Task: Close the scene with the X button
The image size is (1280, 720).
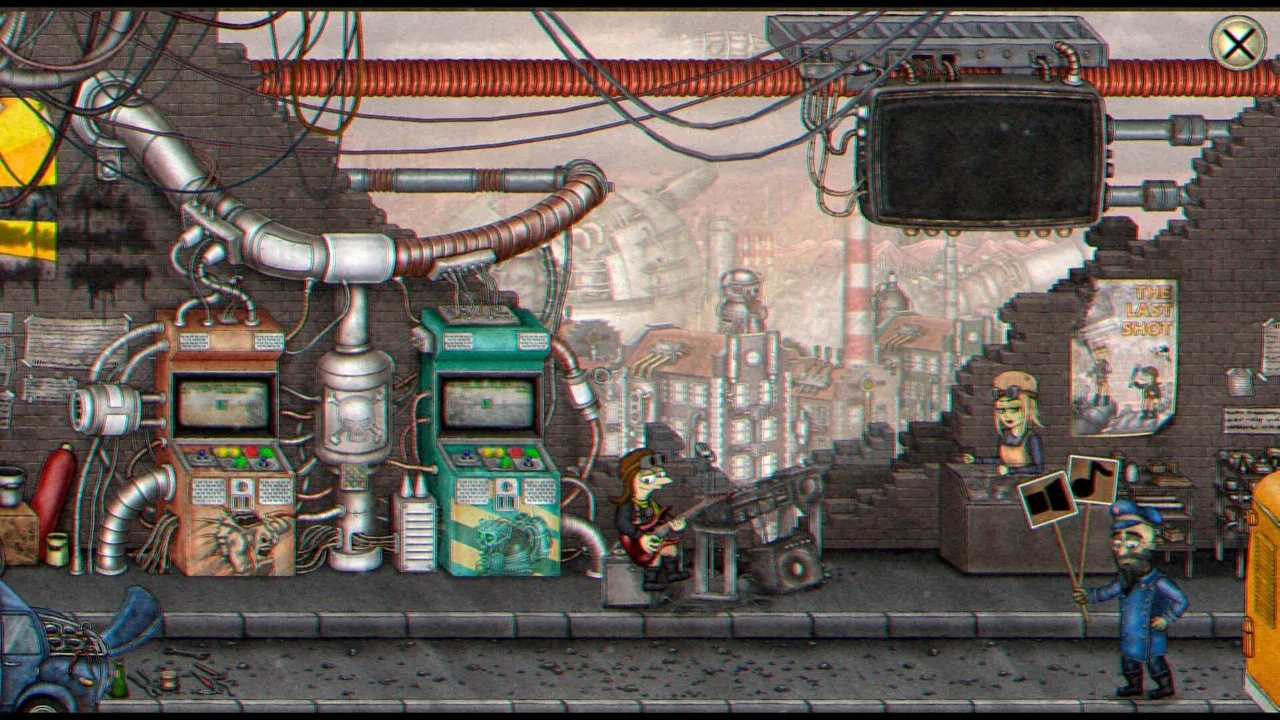Action: pyautogui.click(x=1238, y=44)
